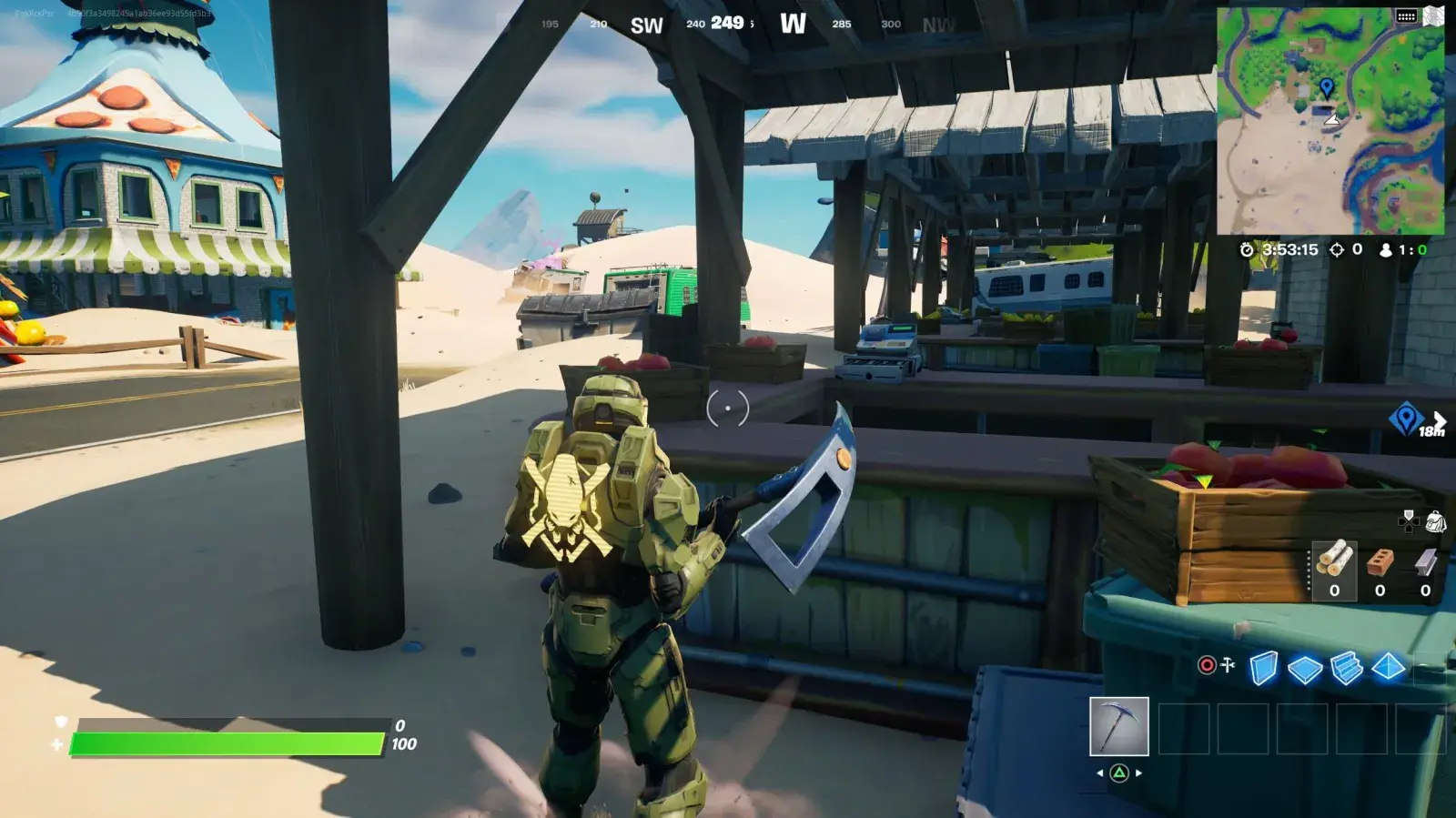This screenshot has width=1456, height=818.
Task: Open the backpack inventory icon
Action: coord(1436,523)
